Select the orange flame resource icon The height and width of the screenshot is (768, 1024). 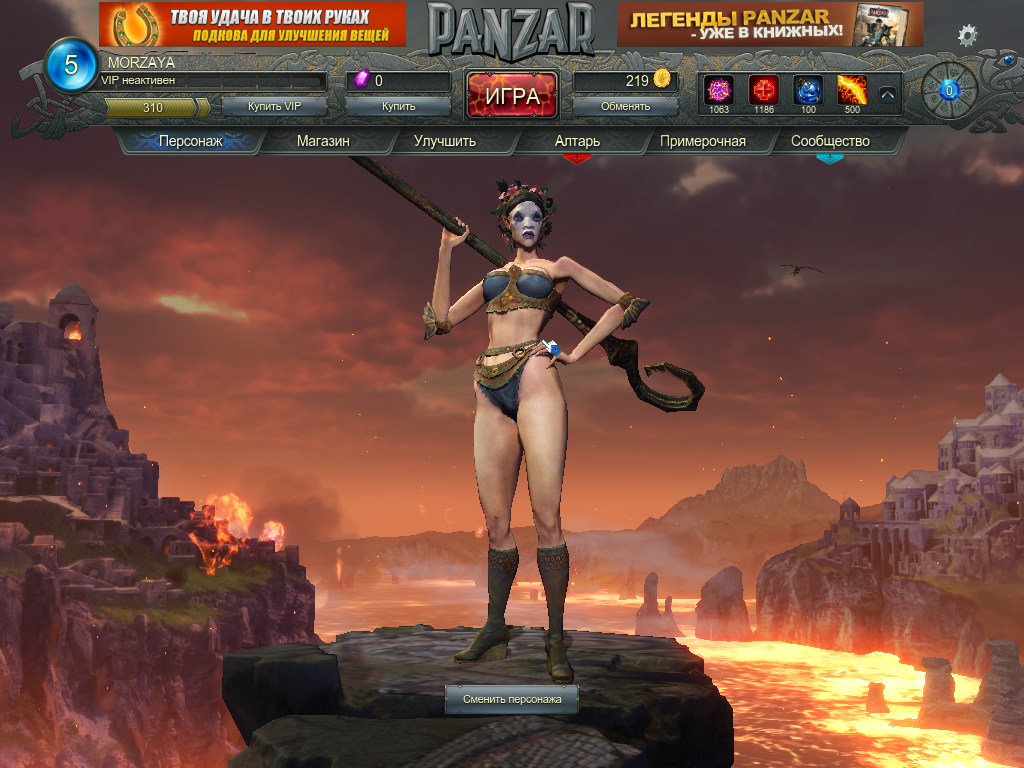click(x=852, y=90)
